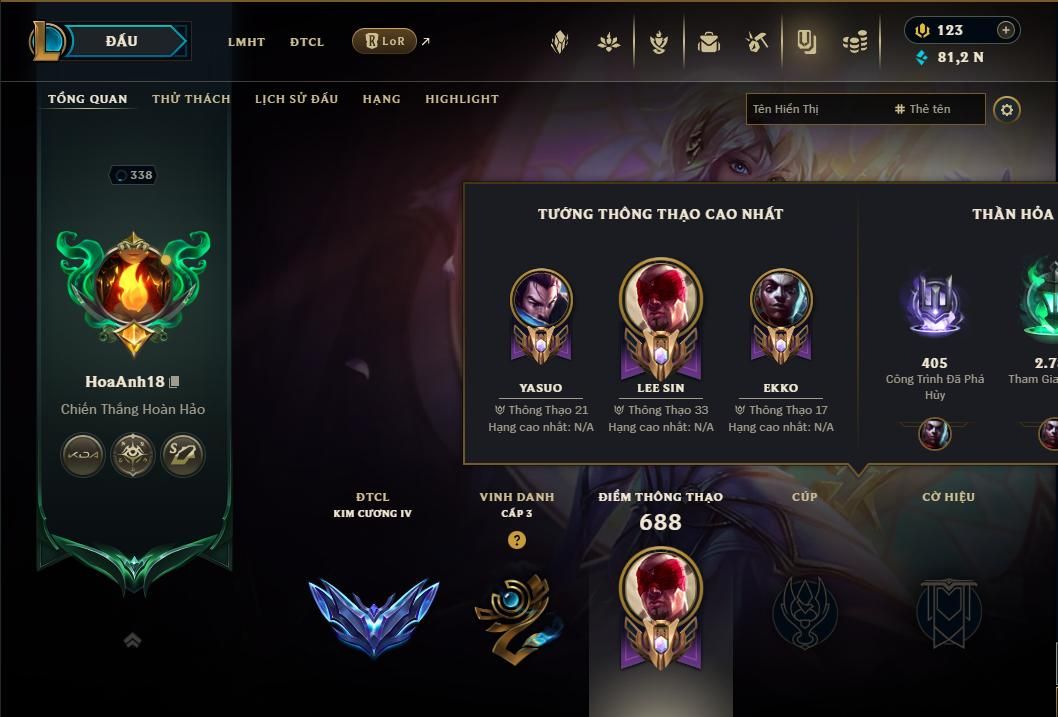The image size is (1058, 717).
Task: Switch to the ĐTCL game mode
Action: pos(307,42)
